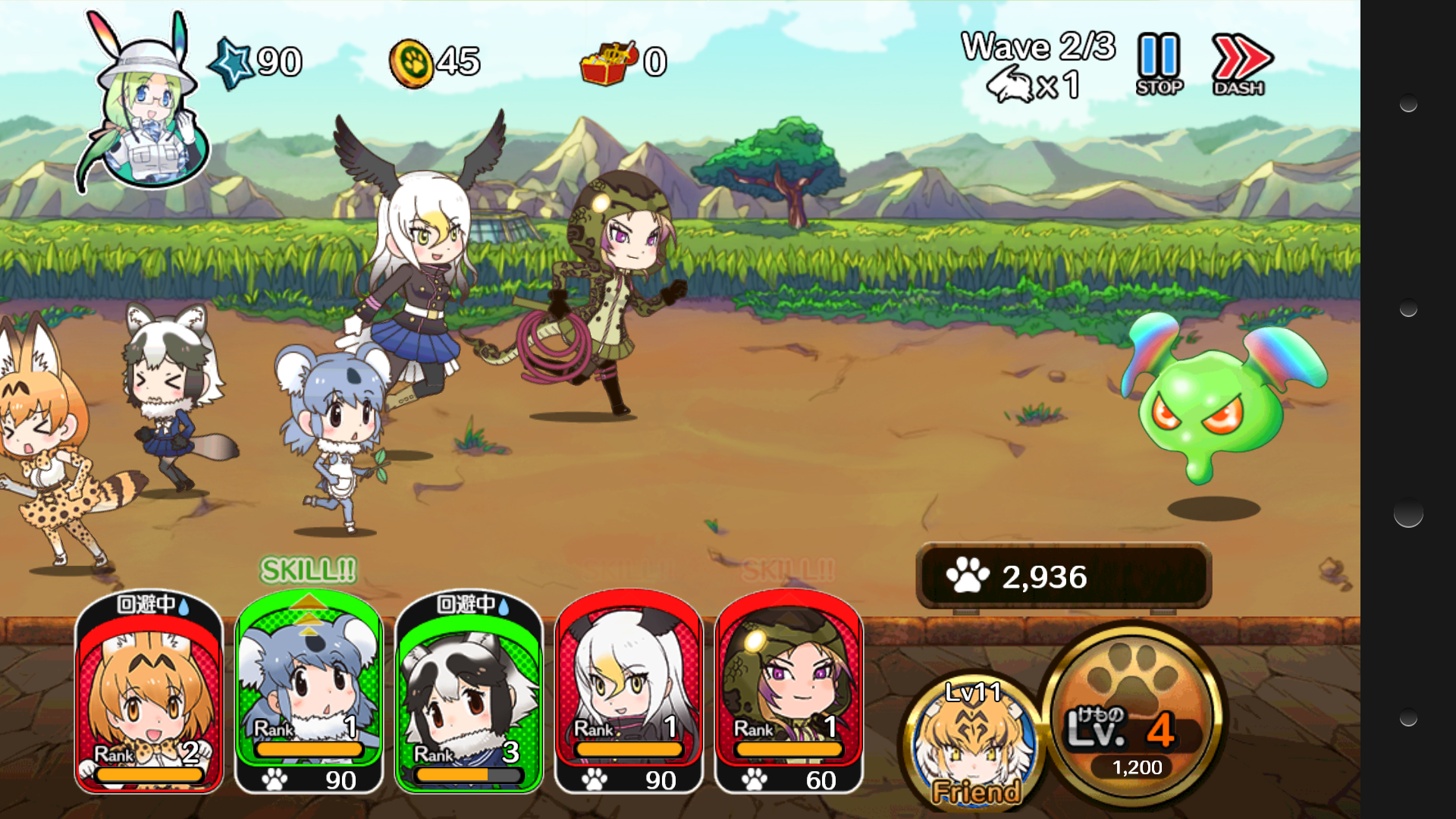Tap Serval's red character card
This screenshot has height=819, width=1456.
coord(148,705)
